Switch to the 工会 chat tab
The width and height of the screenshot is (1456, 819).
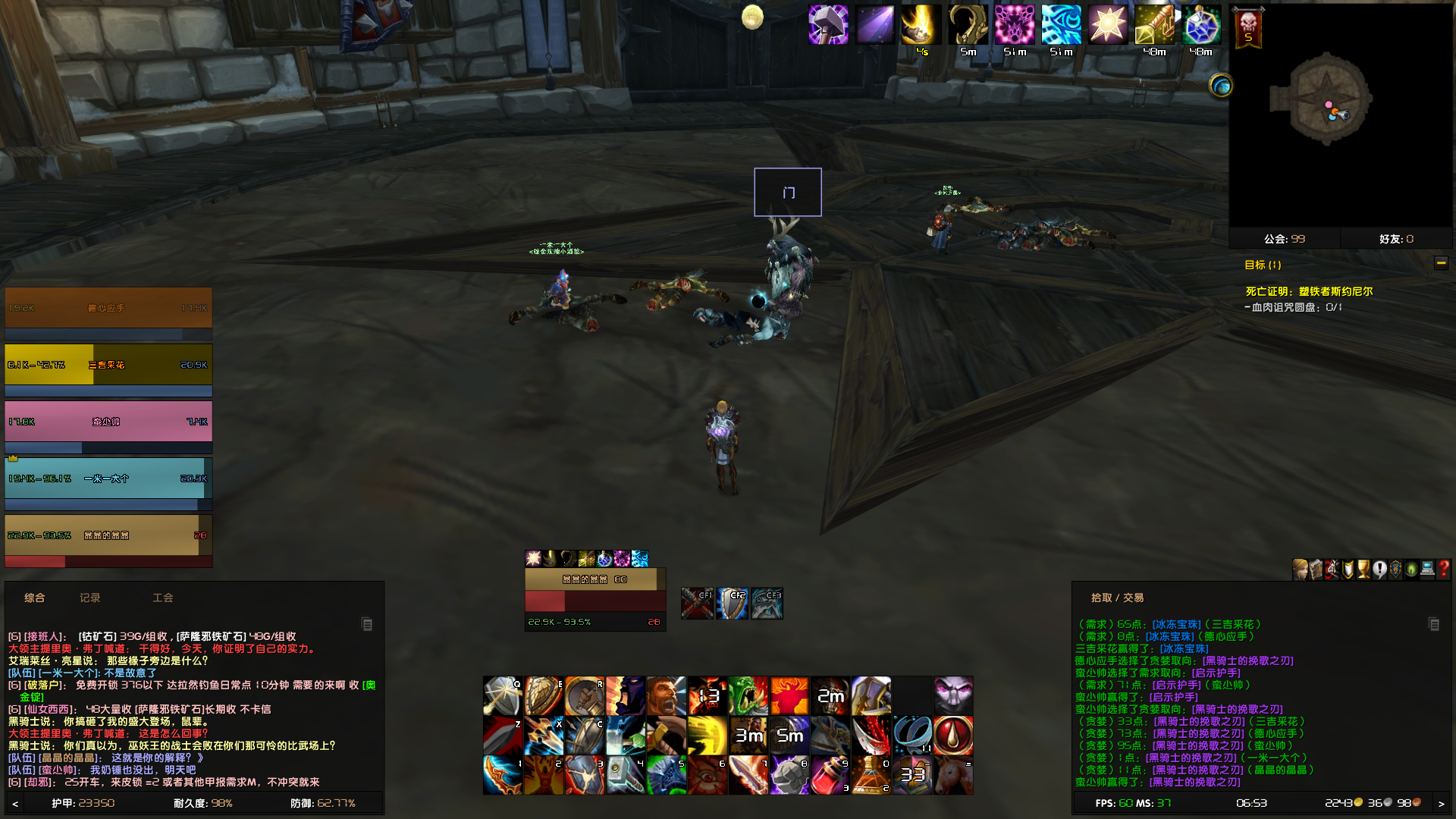point(162,598)
